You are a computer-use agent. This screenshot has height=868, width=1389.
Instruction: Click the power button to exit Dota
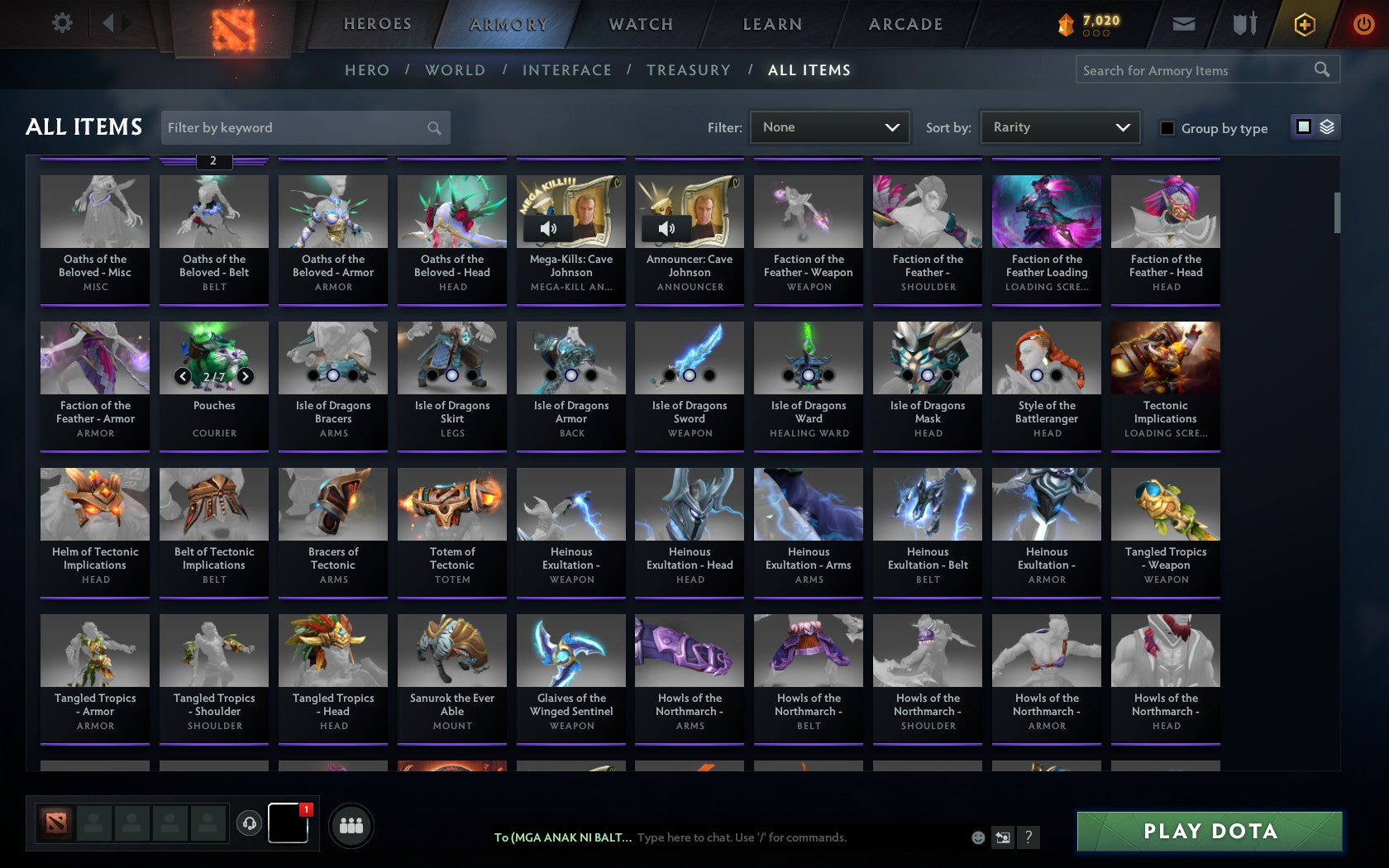click(1364, 24)
